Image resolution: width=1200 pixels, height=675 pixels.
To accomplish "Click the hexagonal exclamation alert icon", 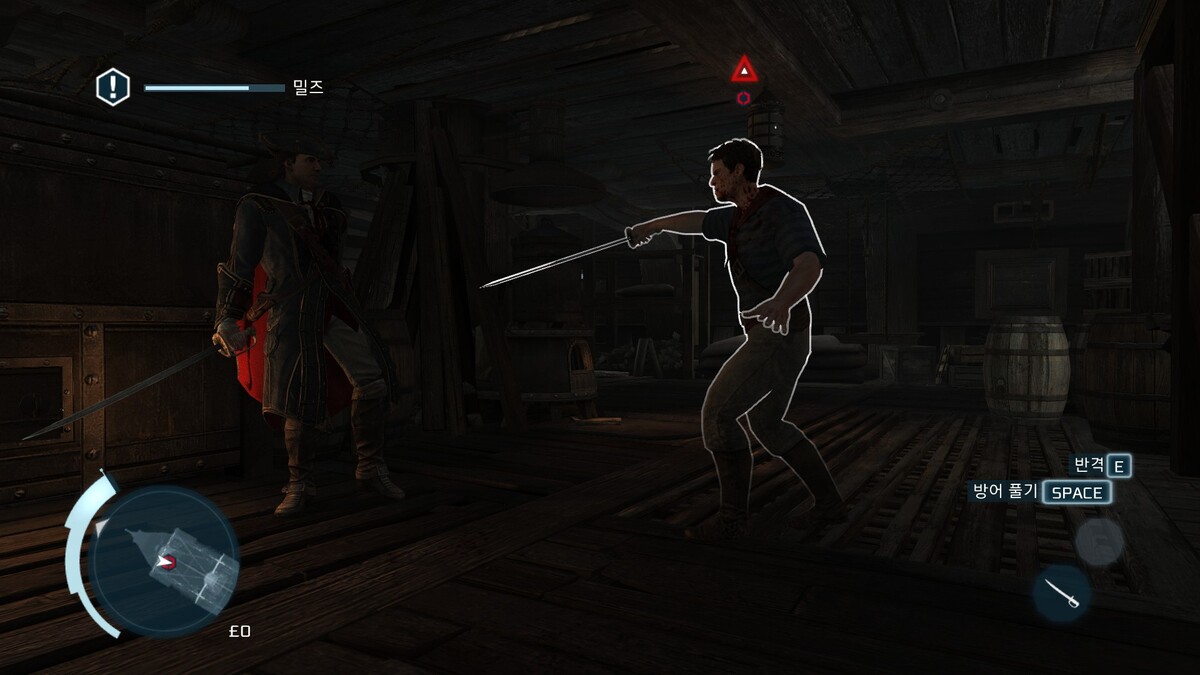I will 113,87.
